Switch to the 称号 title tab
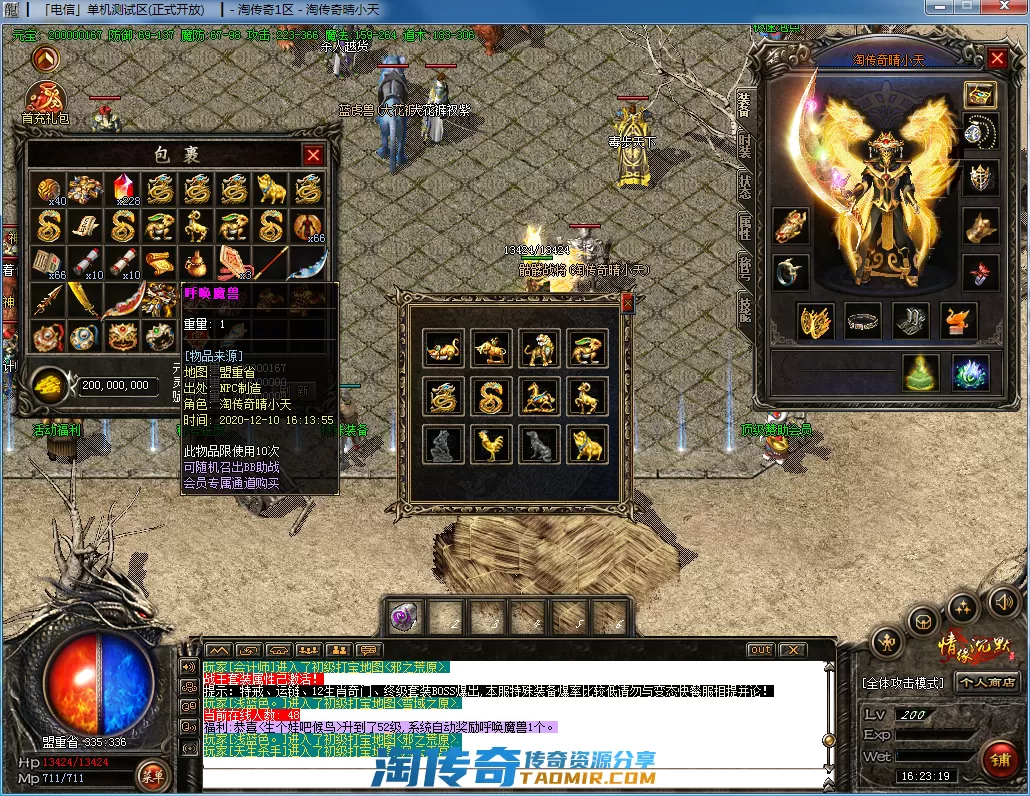 click(744, 267)
